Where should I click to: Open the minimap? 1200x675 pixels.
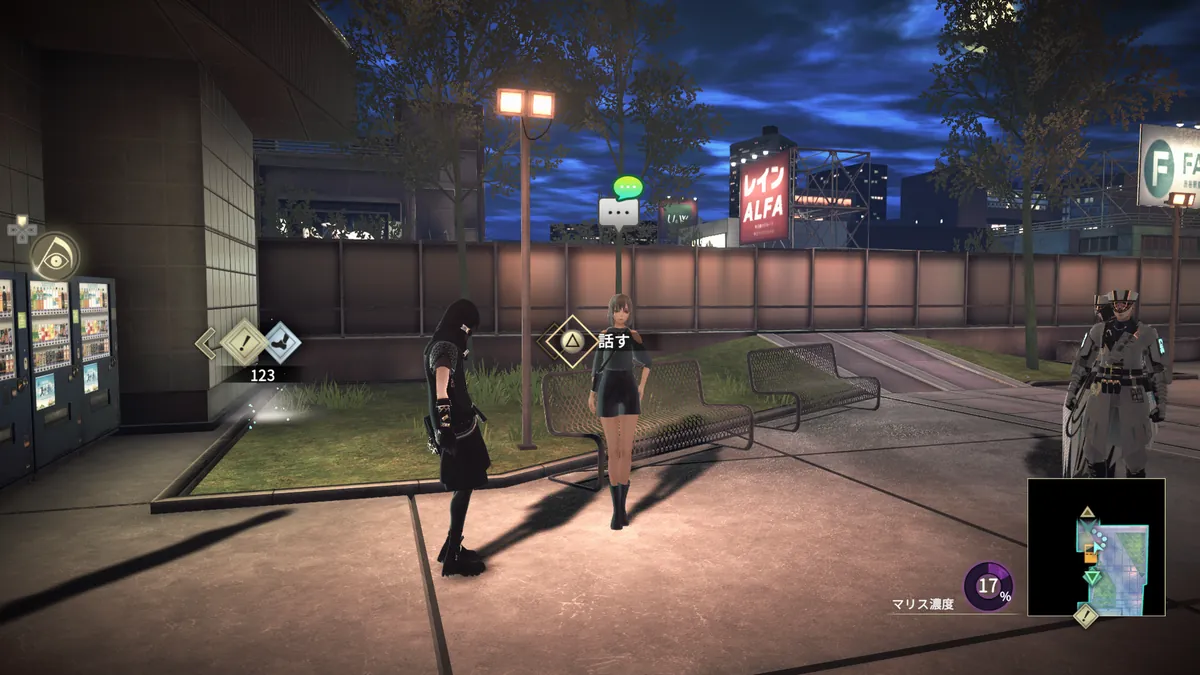tap(1096, 547)
